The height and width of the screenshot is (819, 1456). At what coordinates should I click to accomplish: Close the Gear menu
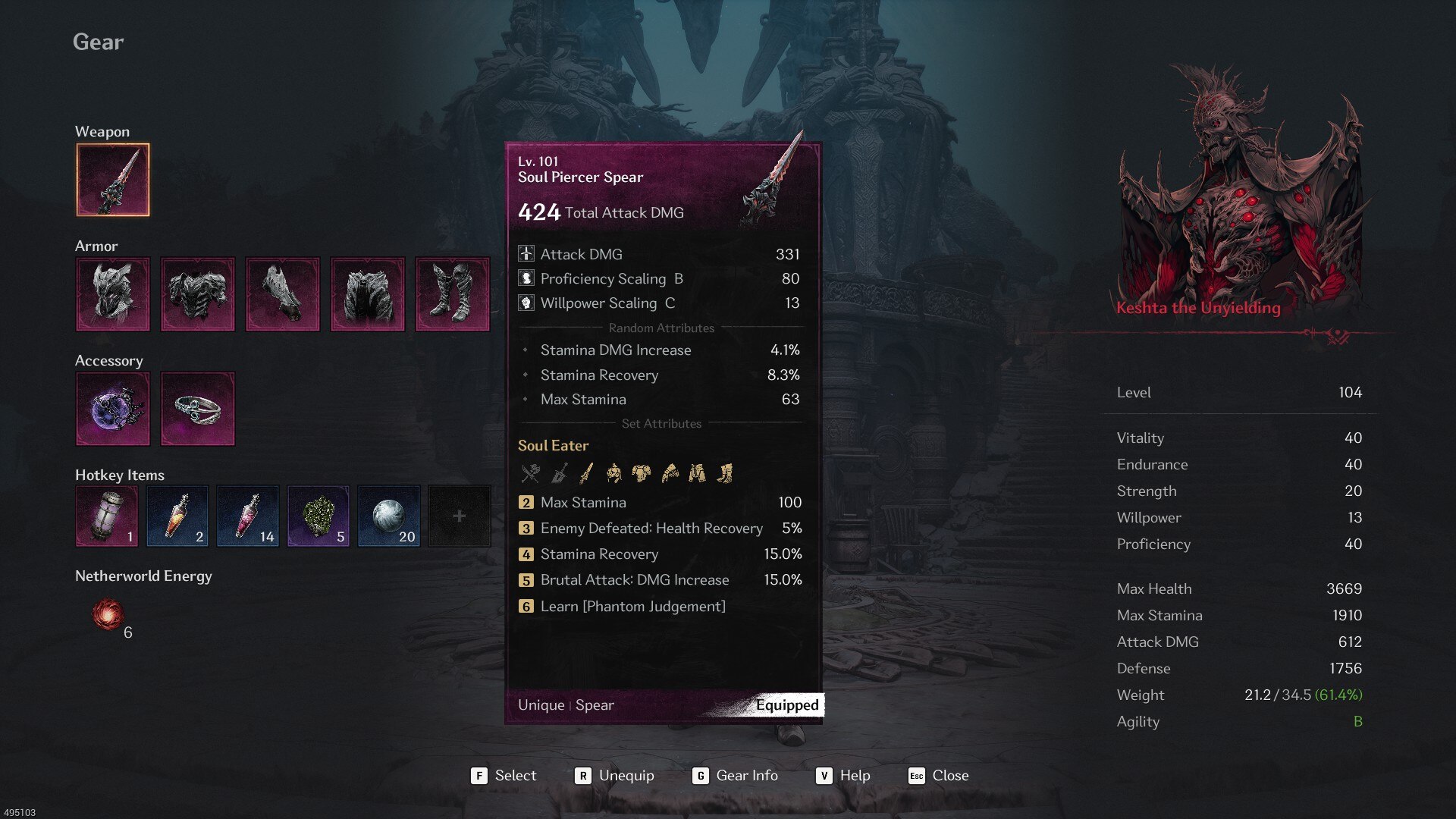[x=939, y=776]
